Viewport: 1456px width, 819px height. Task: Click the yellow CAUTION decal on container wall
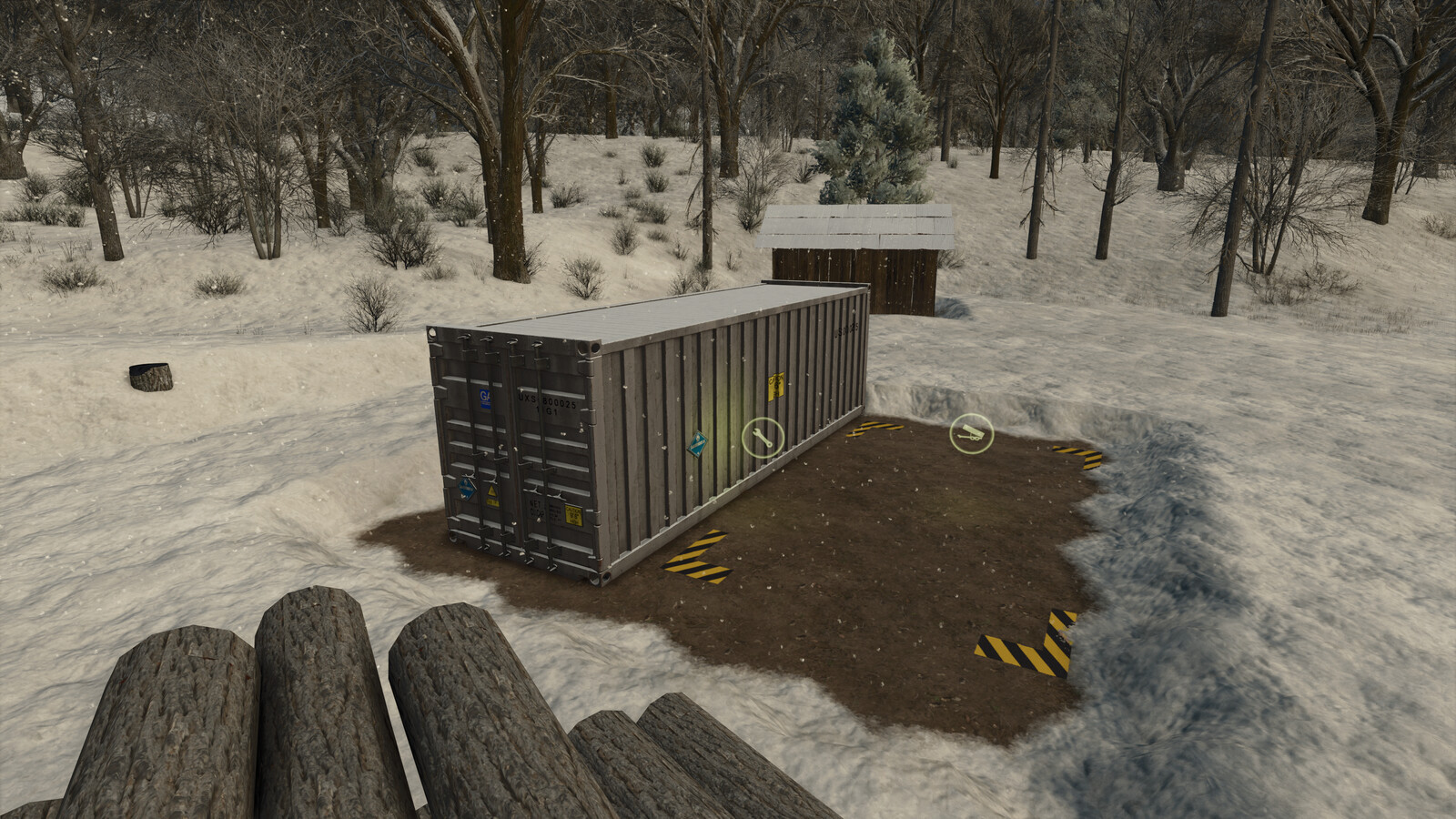775,386
